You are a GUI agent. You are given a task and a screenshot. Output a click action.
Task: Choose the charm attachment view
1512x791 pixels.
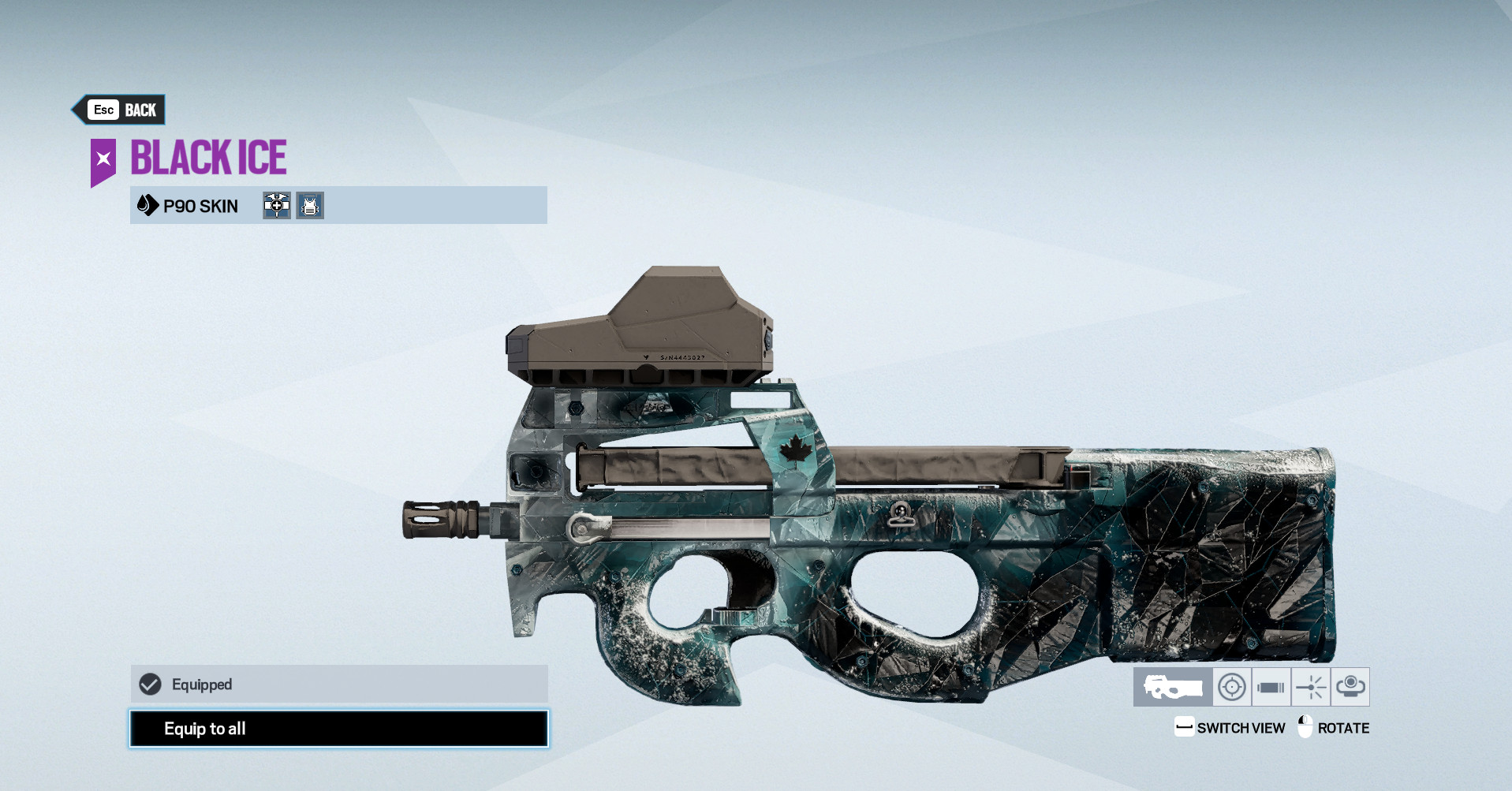pos(1350,687)
